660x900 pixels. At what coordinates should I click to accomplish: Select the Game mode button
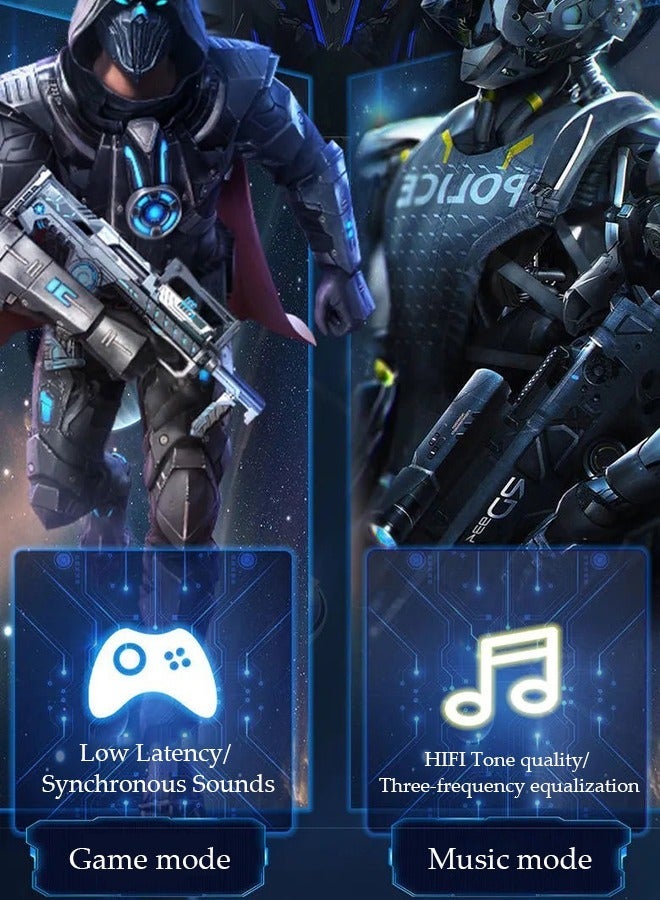[149, 859]
